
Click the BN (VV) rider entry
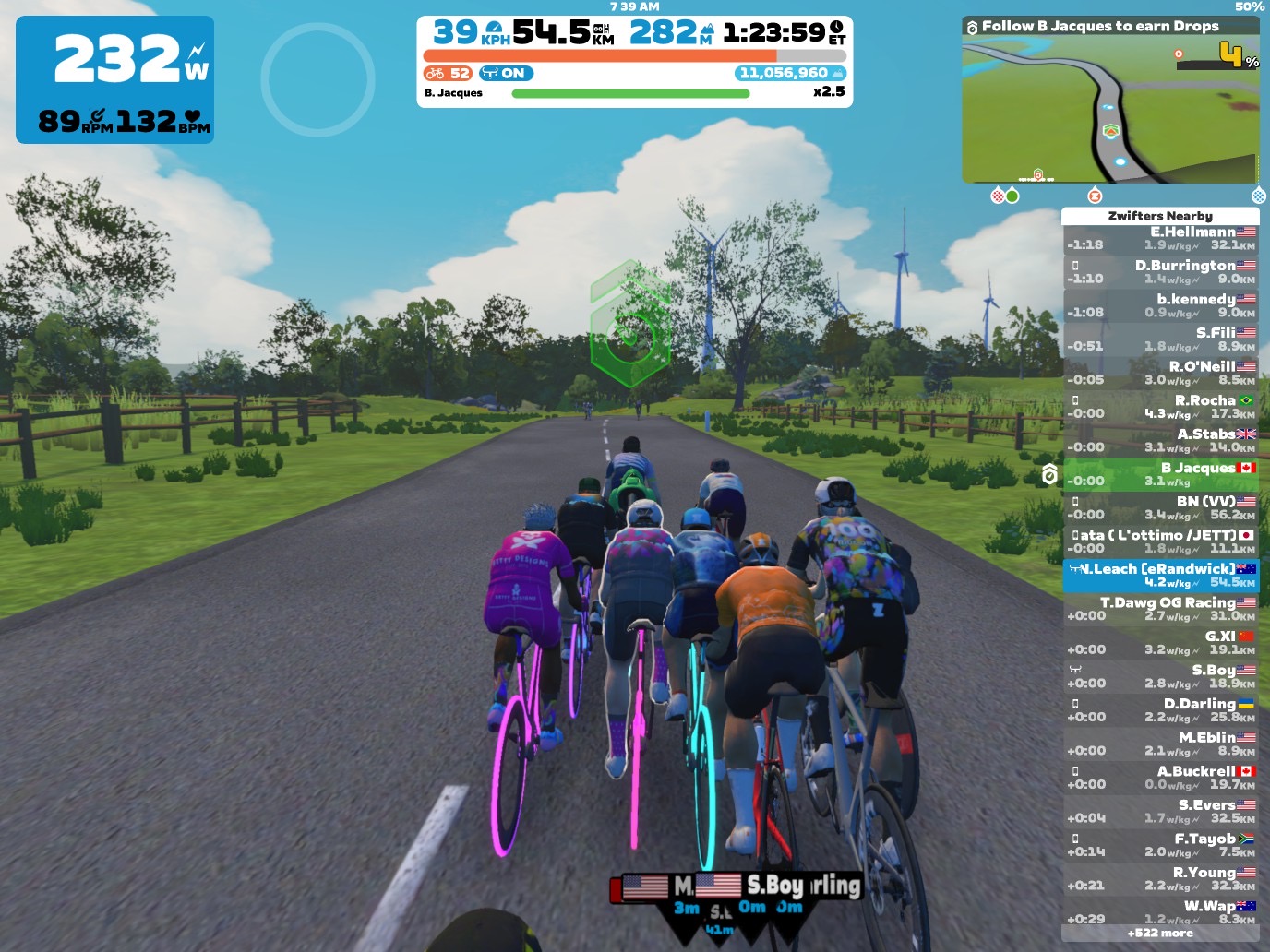[1160, 507]
